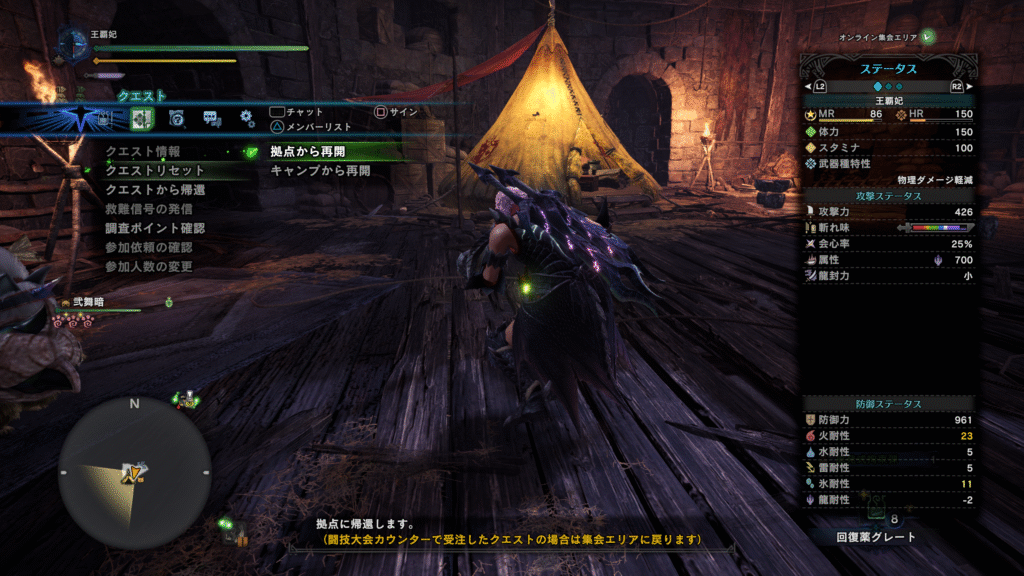Open 調査ポイント確認 menu entry

tap(155, 228)
